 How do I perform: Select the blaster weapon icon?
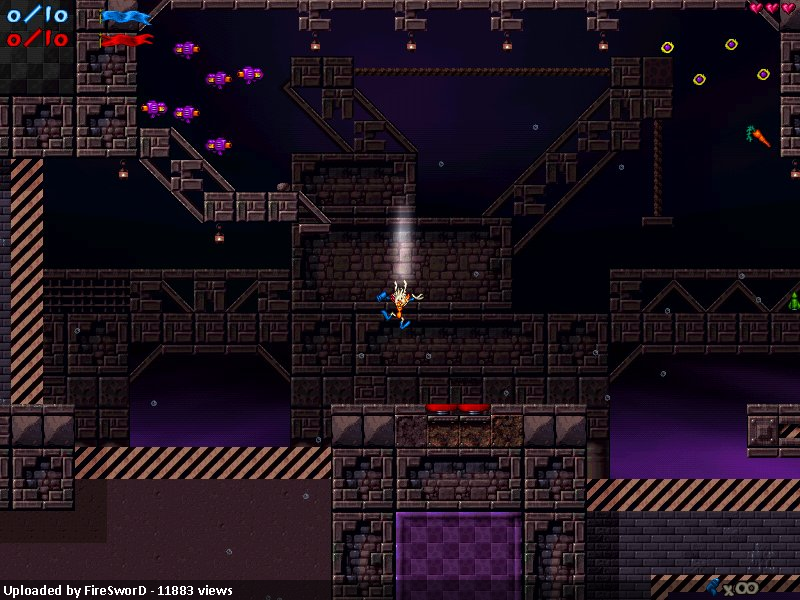(715, 586)
